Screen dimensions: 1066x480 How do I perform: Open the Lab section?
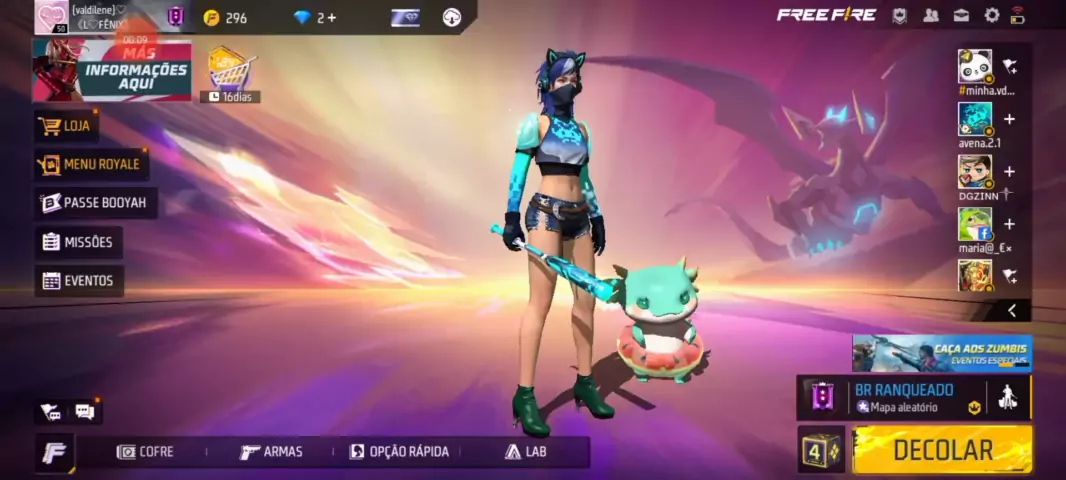point(526,452)
